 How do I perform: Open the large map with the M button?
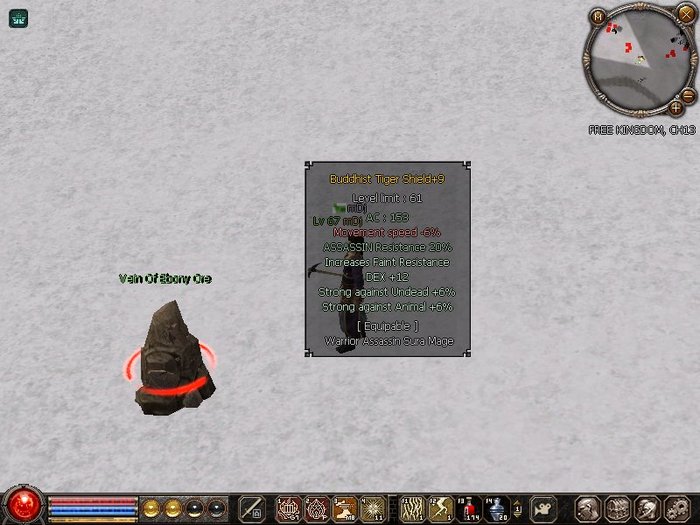click(598, 17)
